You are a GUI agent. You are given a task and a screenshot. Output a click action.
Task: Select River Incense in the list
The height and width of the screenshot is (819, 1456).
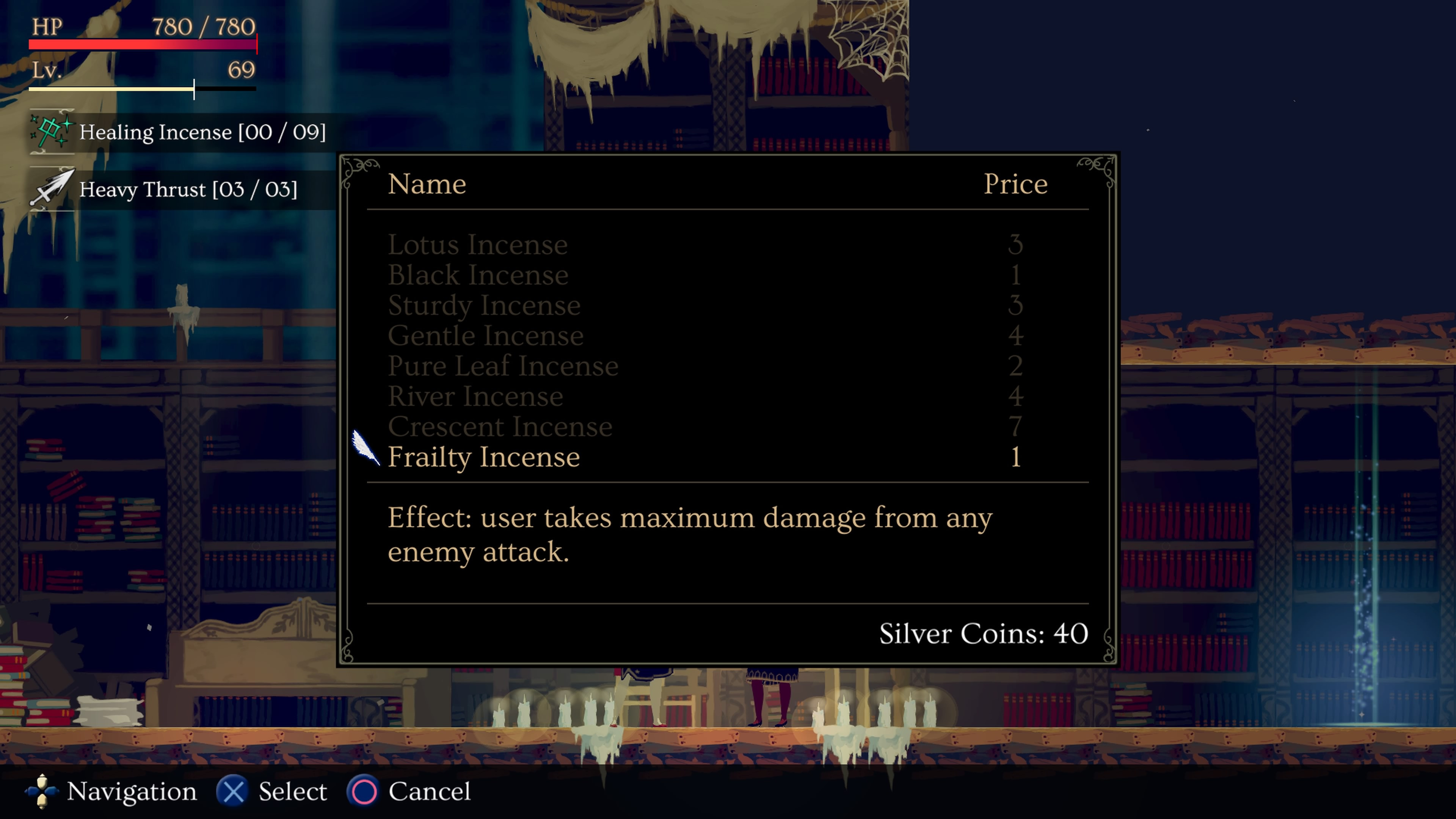475,397
